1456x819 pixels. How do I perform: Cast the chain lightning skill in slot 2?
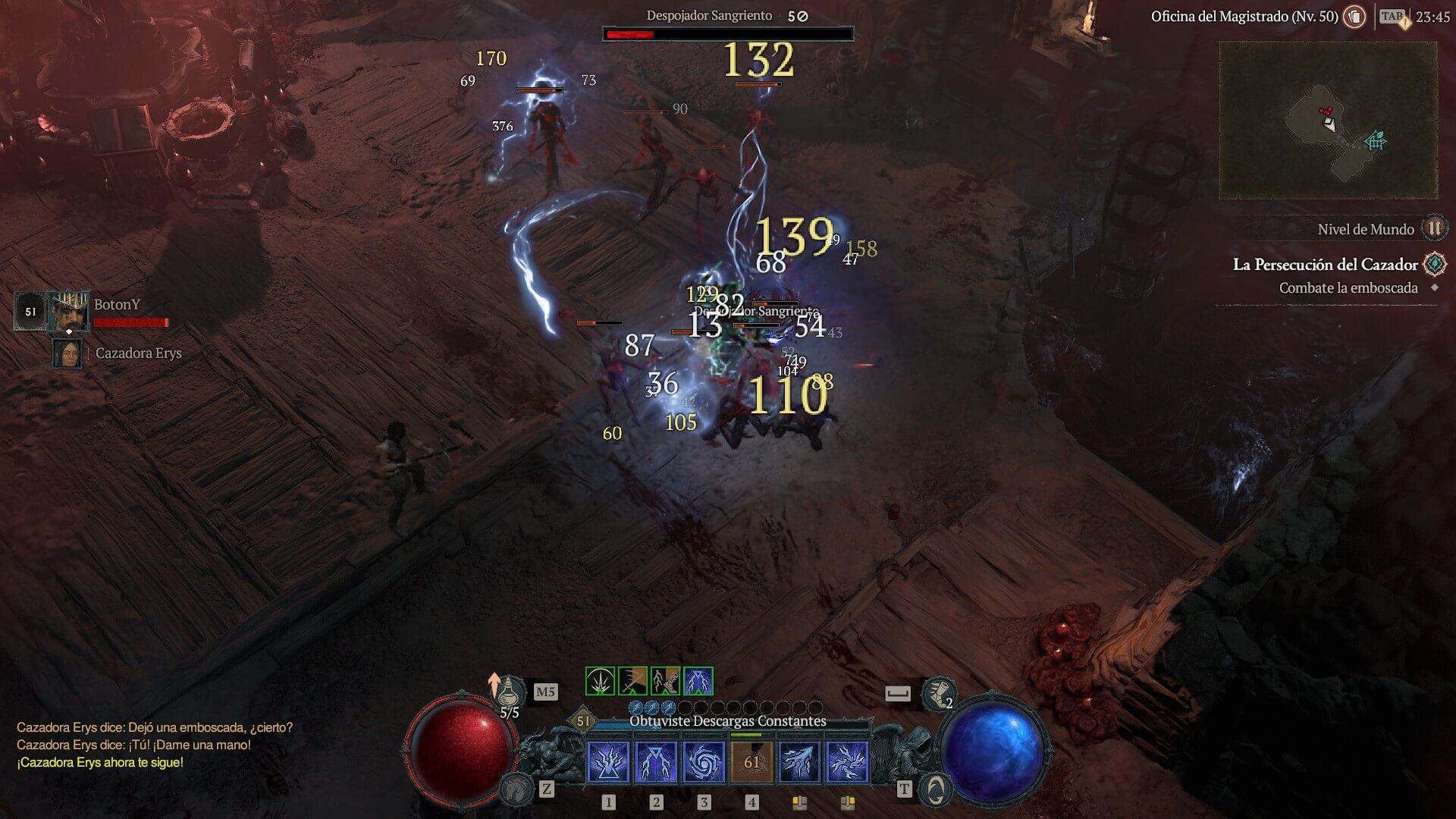[x=656, y=761]
